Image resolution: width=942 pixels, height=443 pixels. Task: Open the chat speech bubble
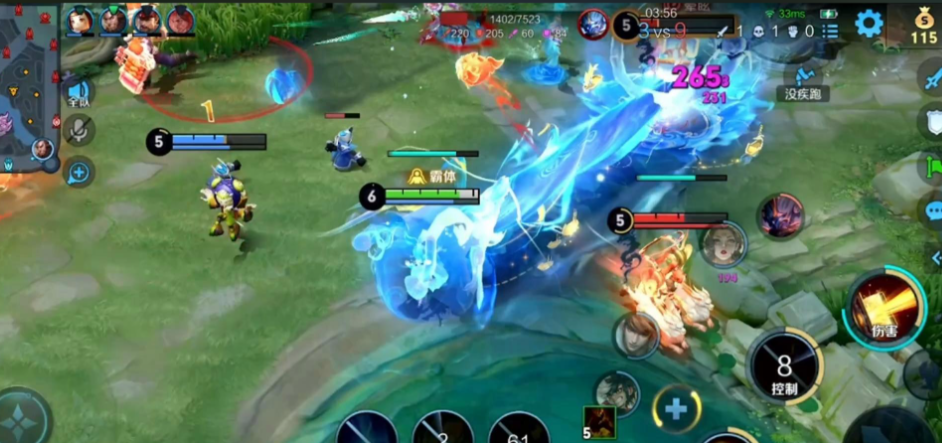[932, 211]
